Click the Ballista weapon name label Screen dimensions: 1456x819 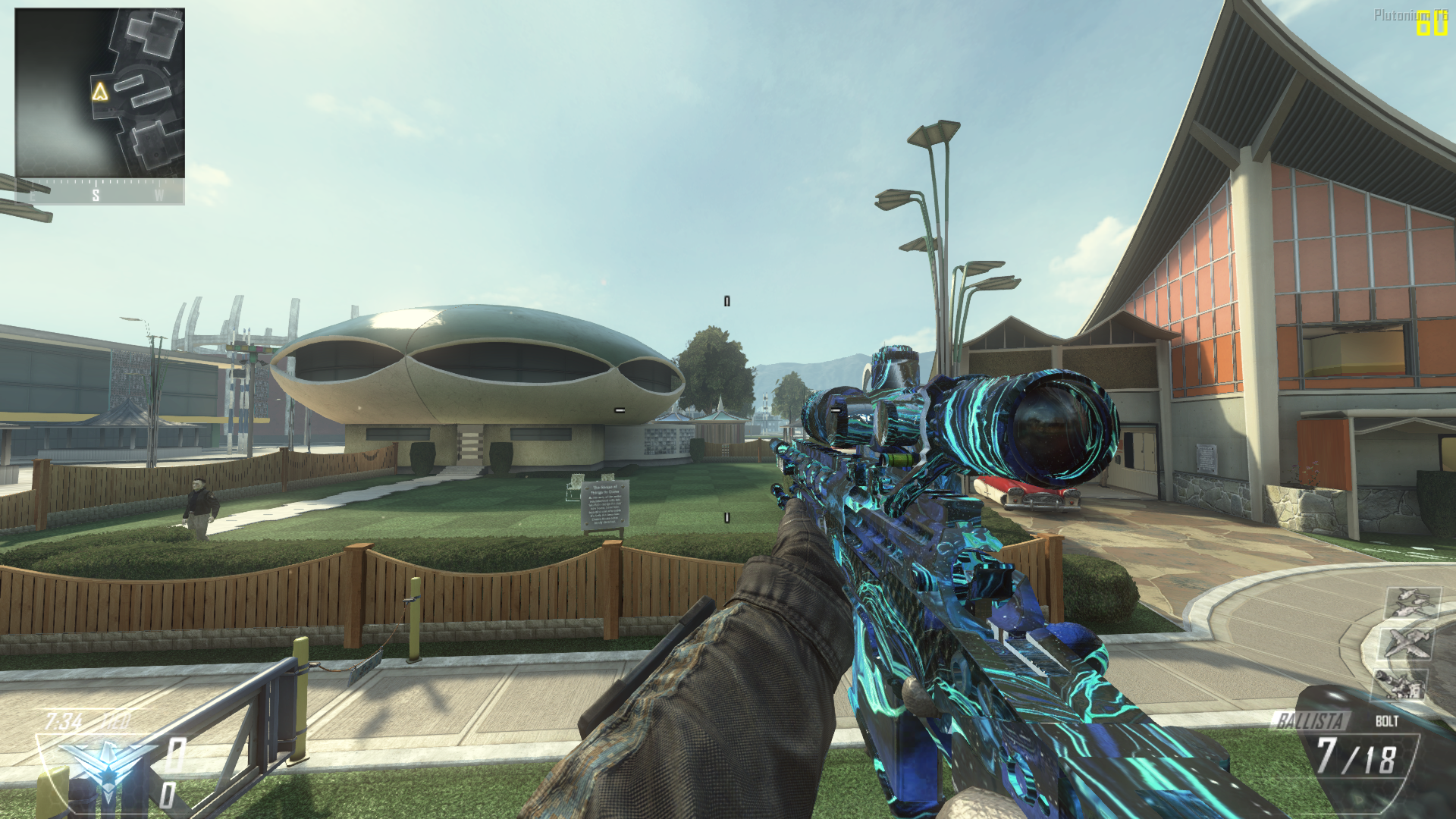click(1310, 720)
